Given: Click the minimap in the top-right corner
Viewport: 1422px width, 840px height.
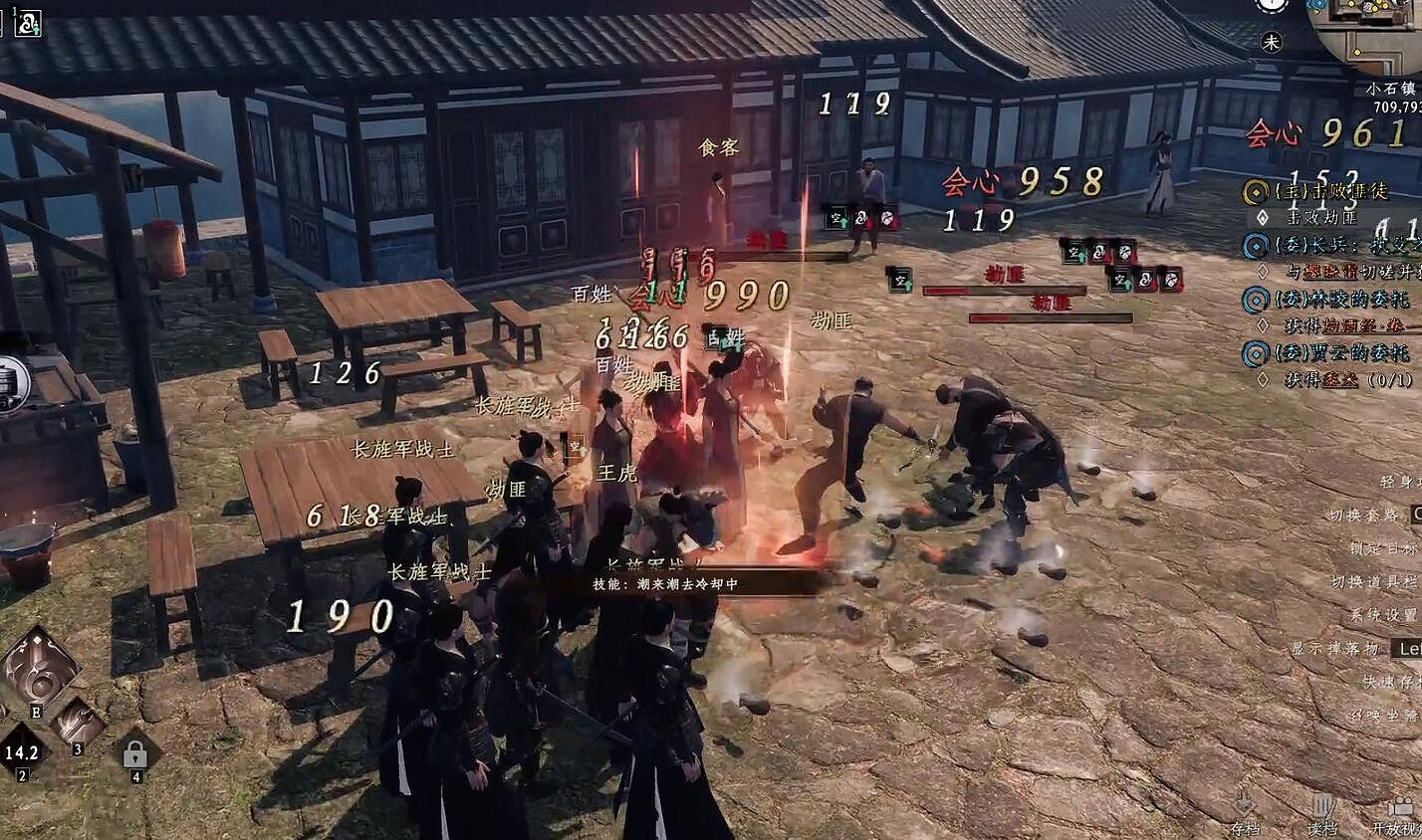Looking at the screenshot, I should tap(1386, 33).
